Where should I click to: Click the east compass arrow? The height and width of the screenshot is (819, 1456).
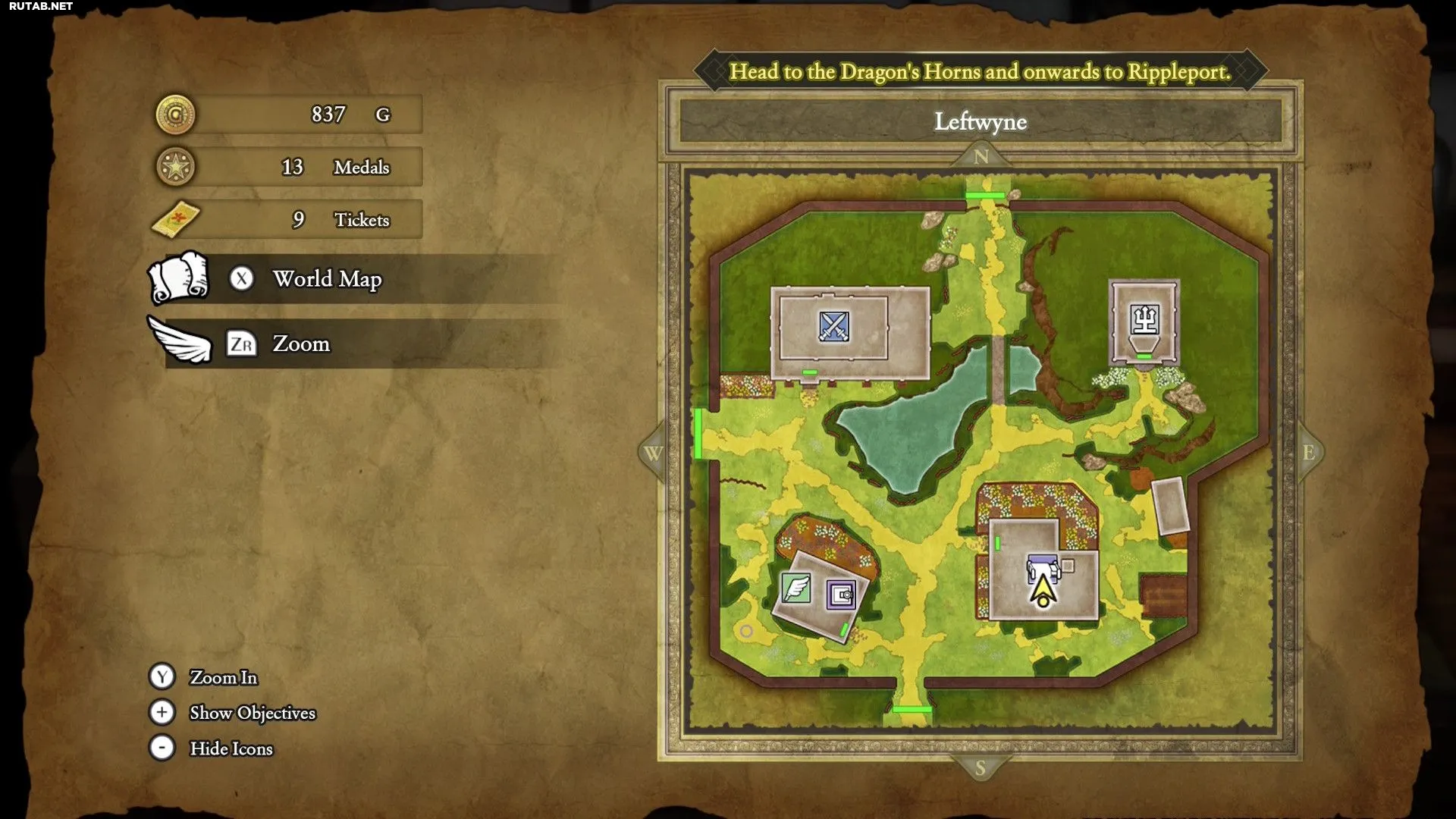(x=1309, y=453)
